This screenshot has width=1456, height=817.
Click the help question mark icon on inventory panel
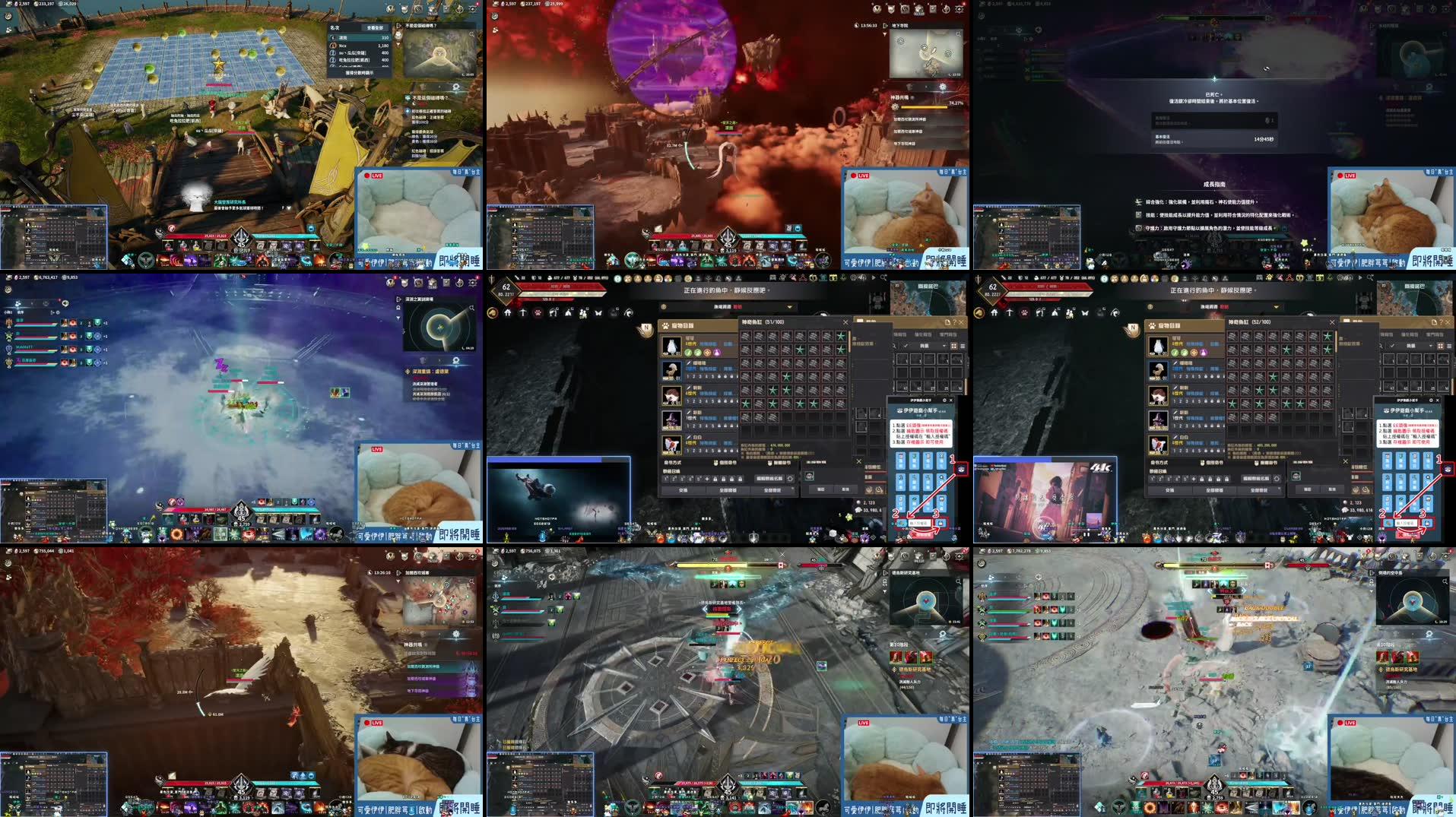pyautogui.click(x=954, y=321)
